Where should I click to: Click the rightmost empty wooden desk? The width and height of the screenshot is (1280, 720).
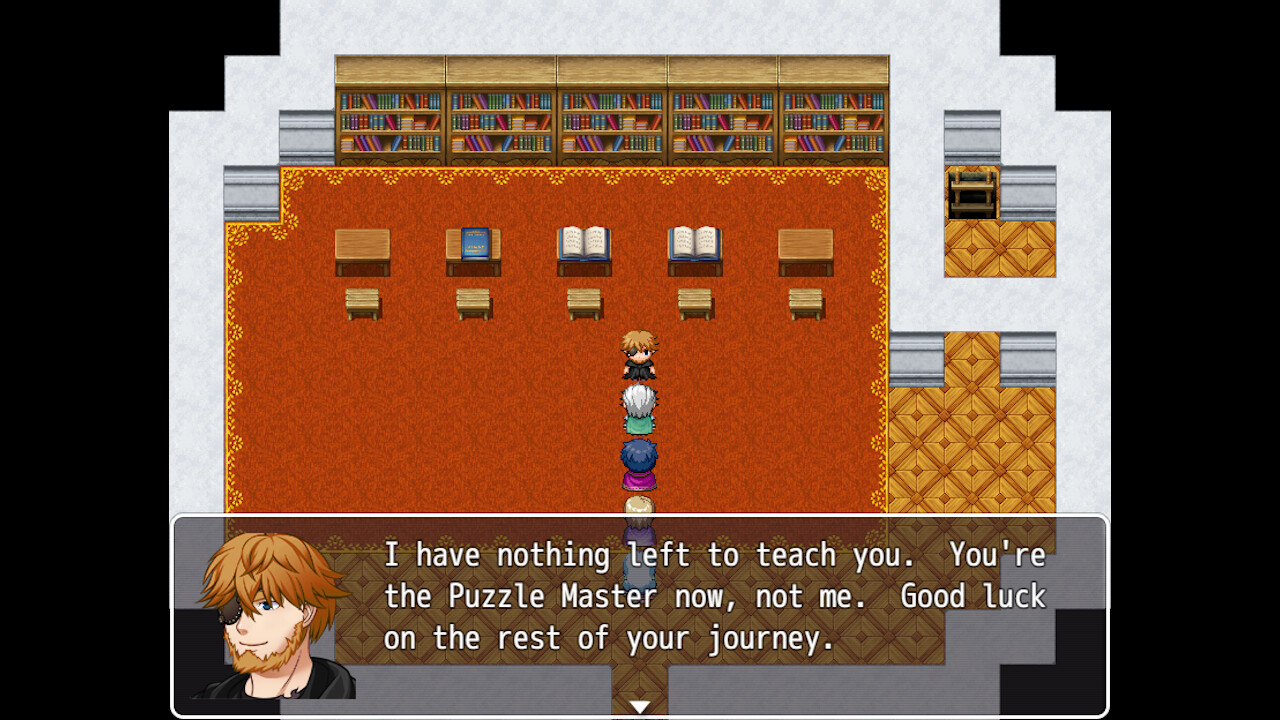[x=806, y=245]
